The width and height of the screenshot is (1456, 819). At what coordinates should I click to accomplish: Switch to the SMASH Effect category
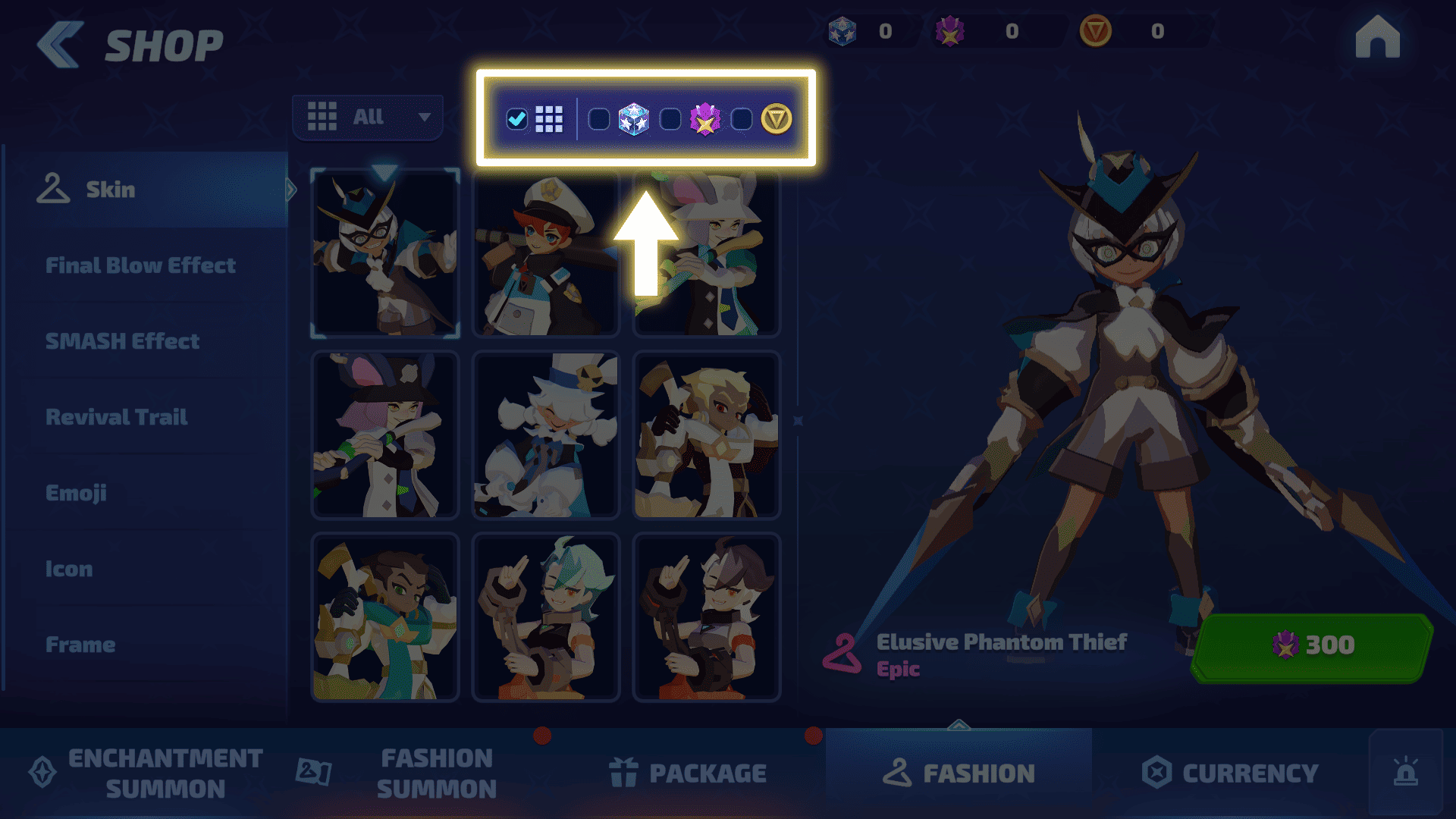(123, 341)
